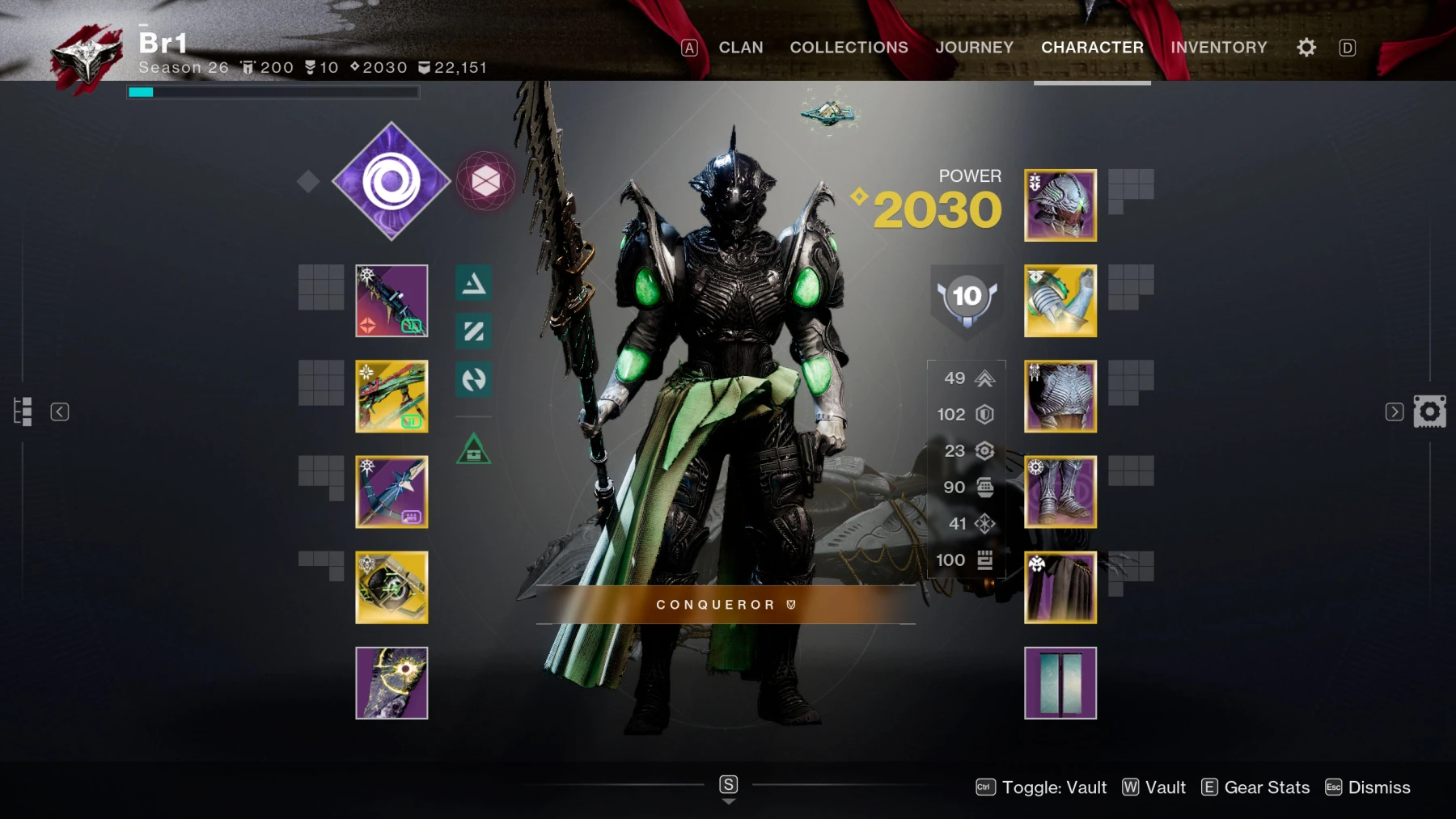The image size is (1456, 819).
Task: Select the equipped leg armor
Action: (x=1060, y=491)
